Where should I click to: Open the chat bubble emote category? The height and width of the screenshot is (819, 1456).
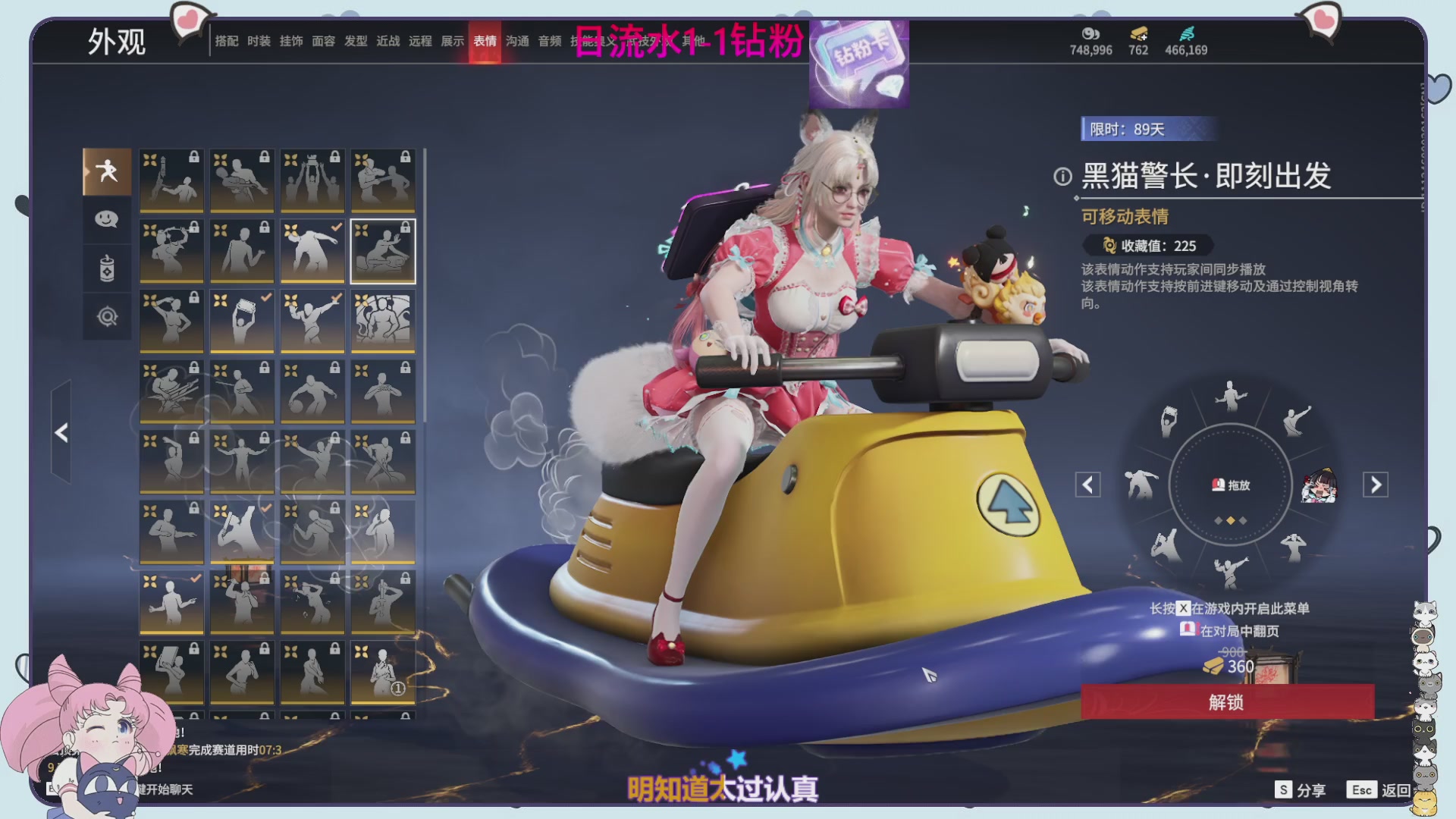pyautogui.click(x=107, y=219)
